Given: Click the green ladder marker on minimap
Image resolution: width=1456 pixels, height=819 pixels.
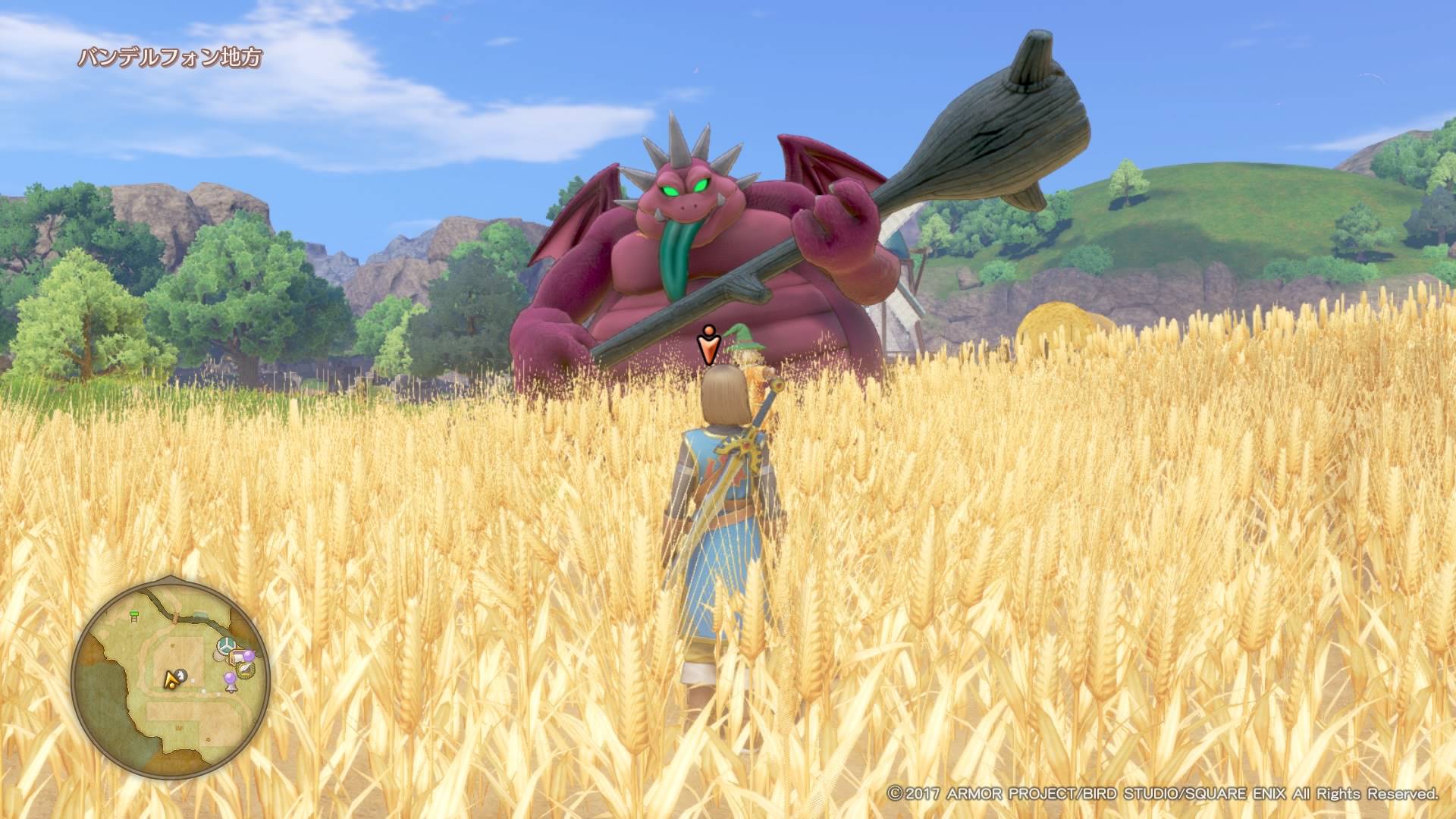Looking at the screenshot, I should point(134,617).
